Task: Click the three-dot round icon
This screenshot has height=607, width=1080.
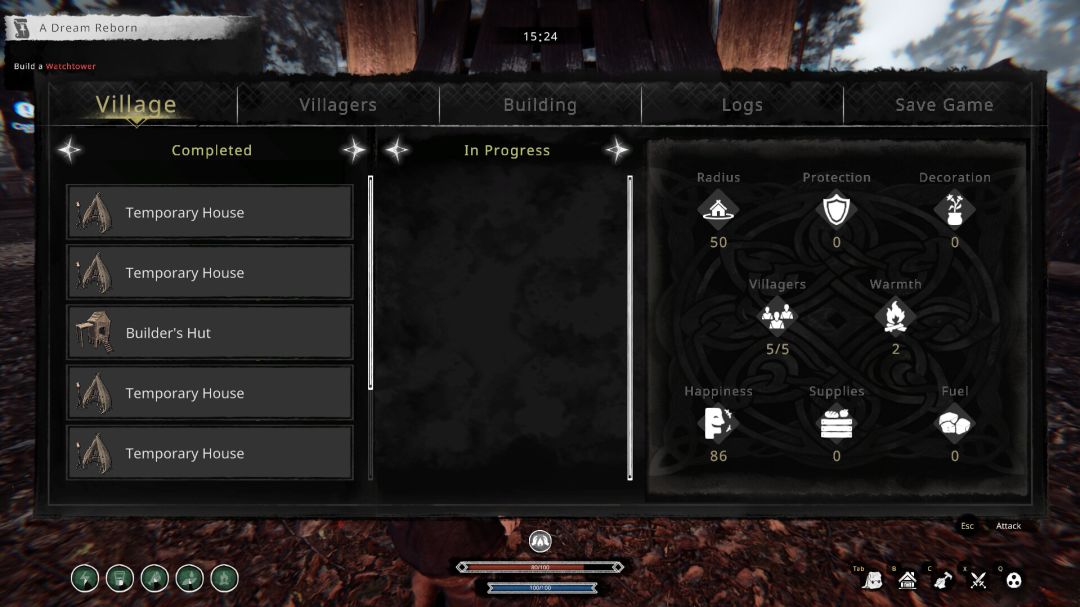Action: pyautogui.click(x=1013, y=580)
